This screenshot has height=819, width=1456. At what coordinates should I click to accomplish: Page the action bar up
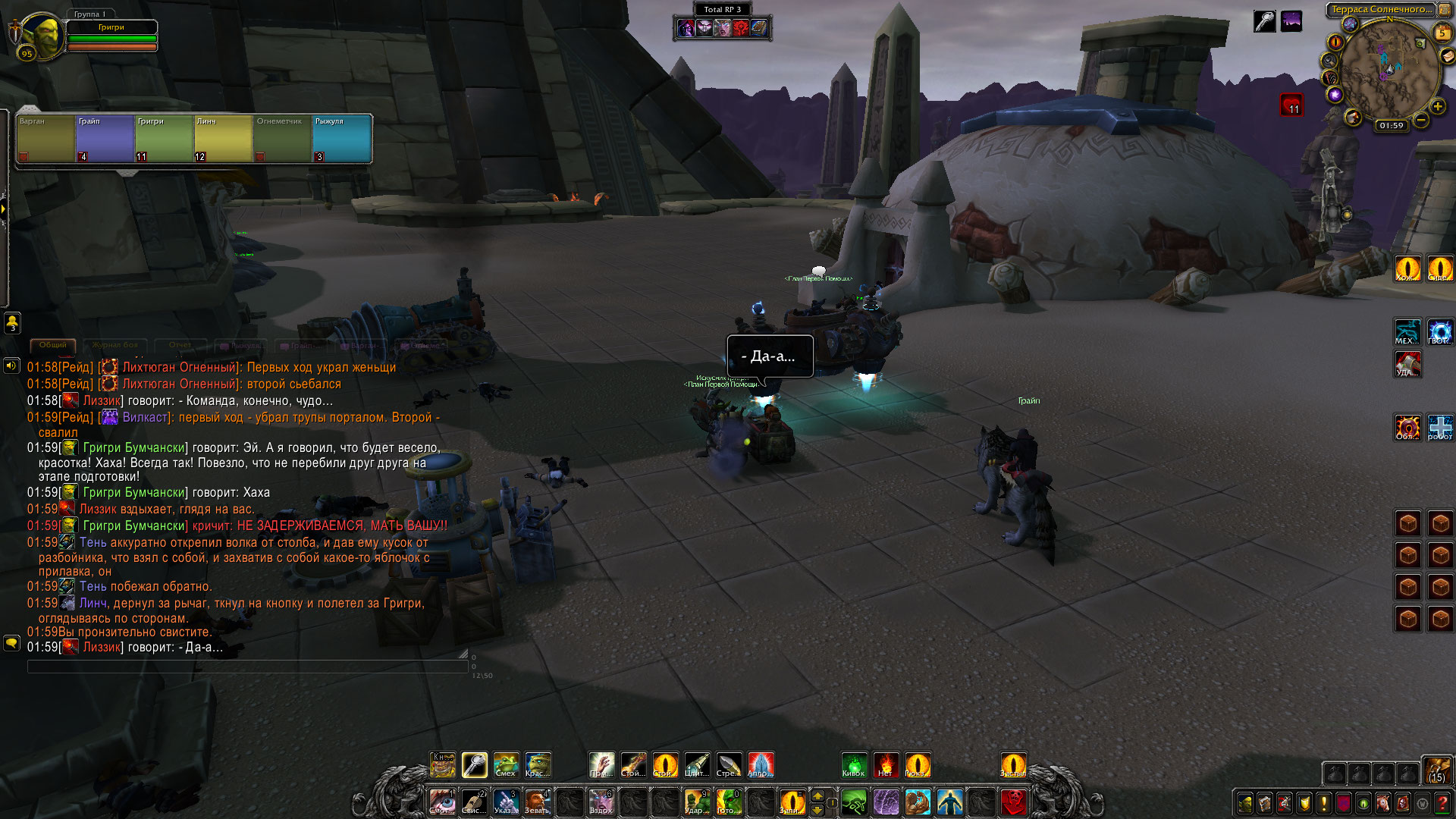[x=817, y=795]
